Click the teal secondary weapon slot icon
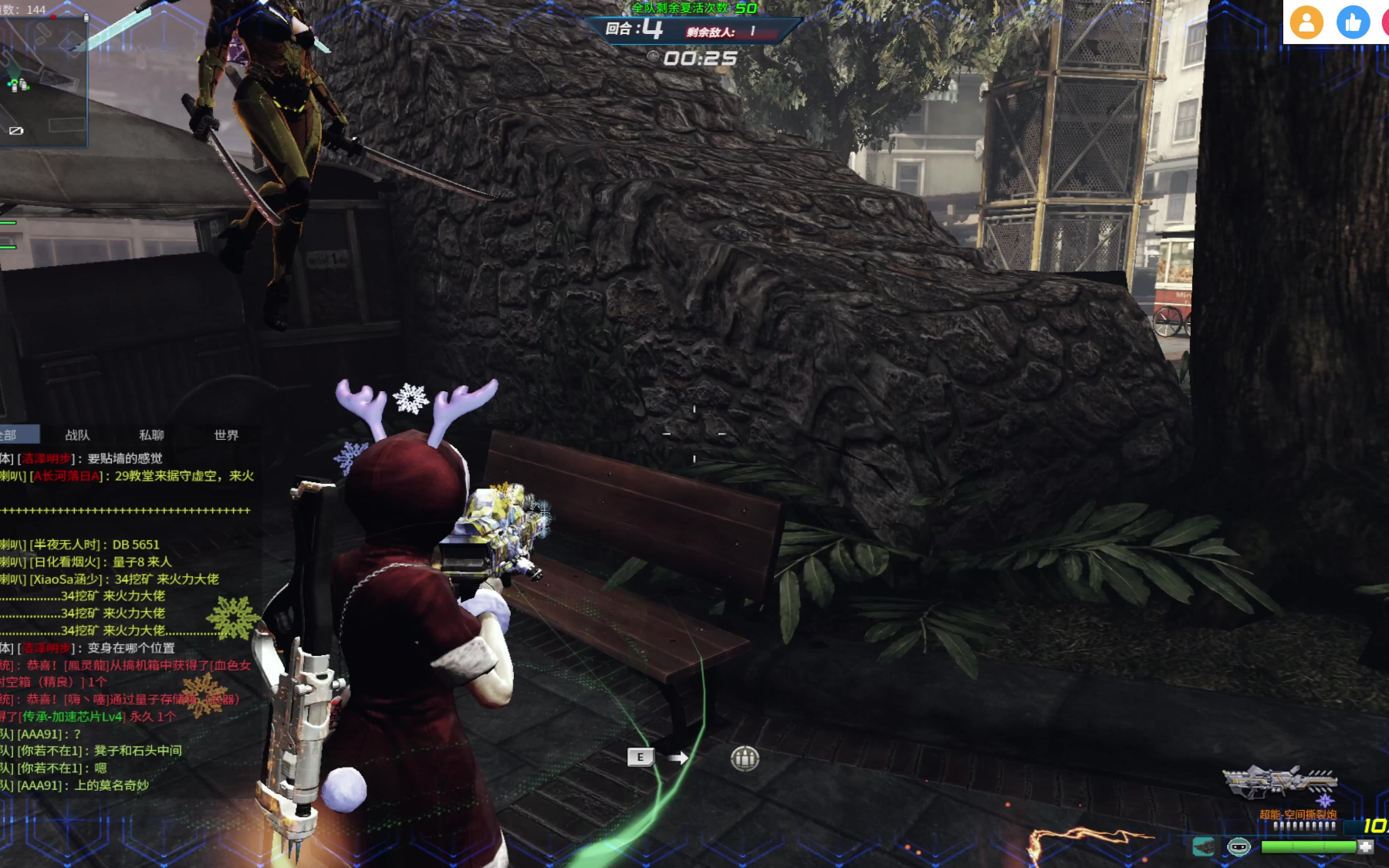Viewport: 1389px width, 868px height. tap(1203, 846)
